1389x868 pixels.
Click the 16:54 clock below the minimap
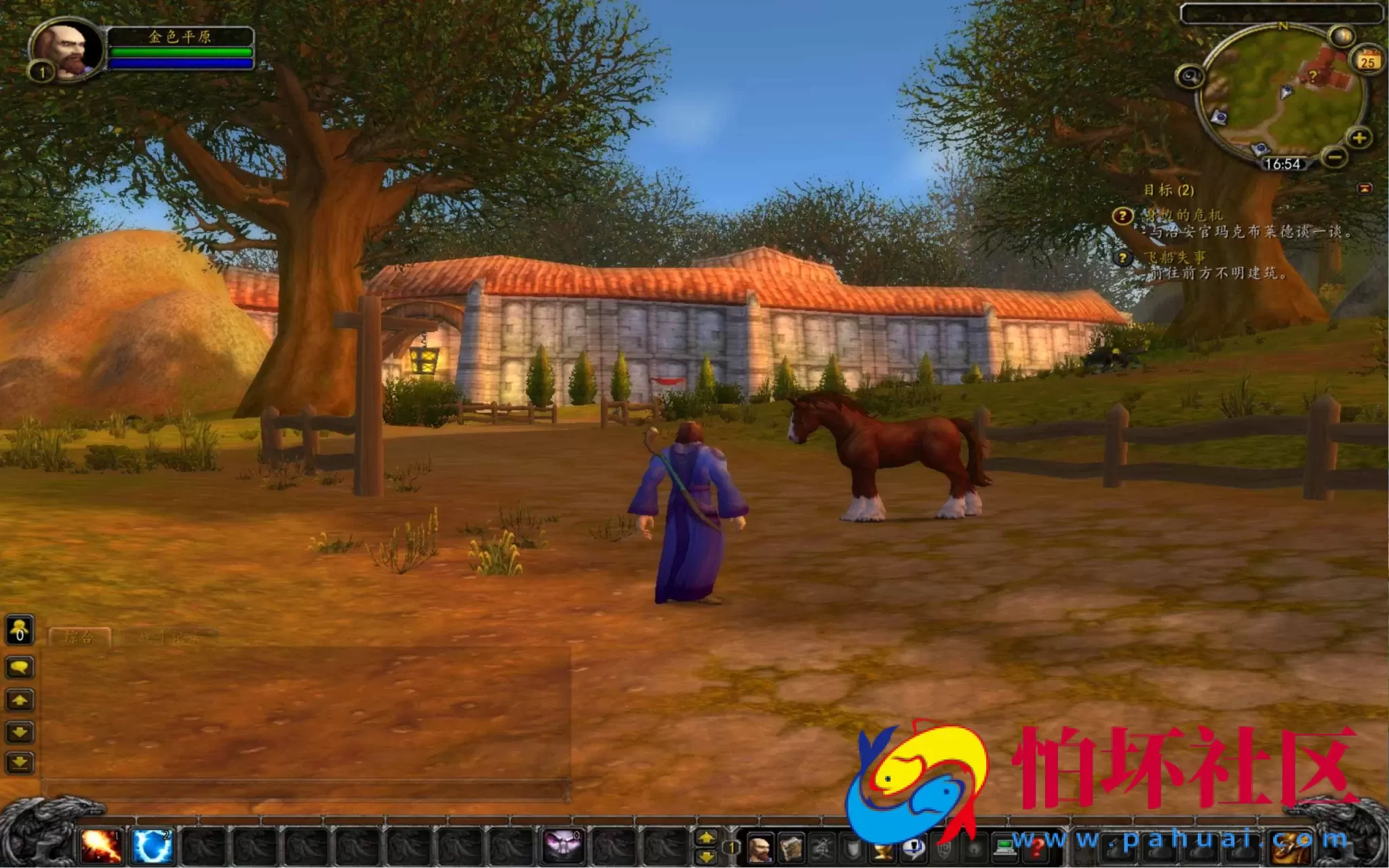[x=1285, y=165]
